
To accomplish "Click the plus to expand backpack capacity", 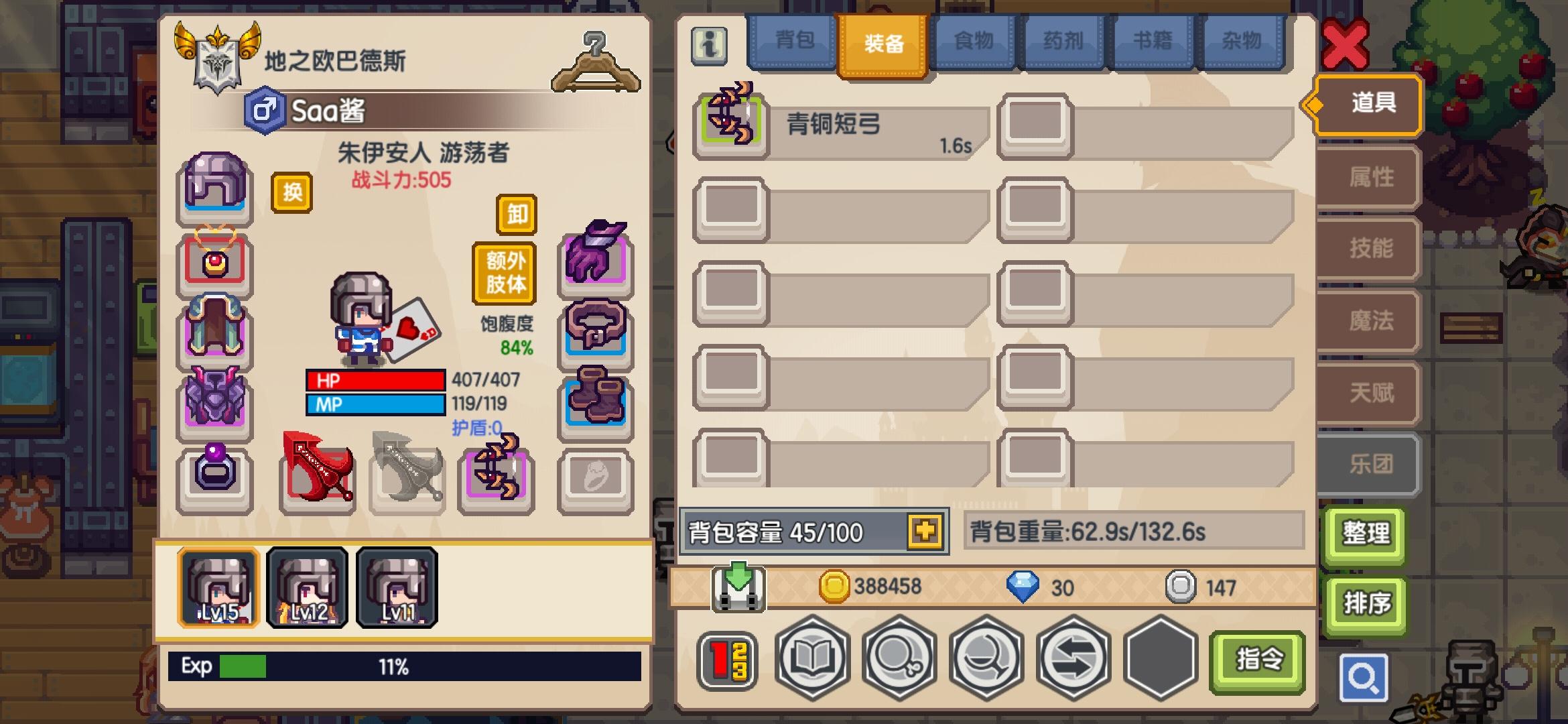I will (924, 531).
